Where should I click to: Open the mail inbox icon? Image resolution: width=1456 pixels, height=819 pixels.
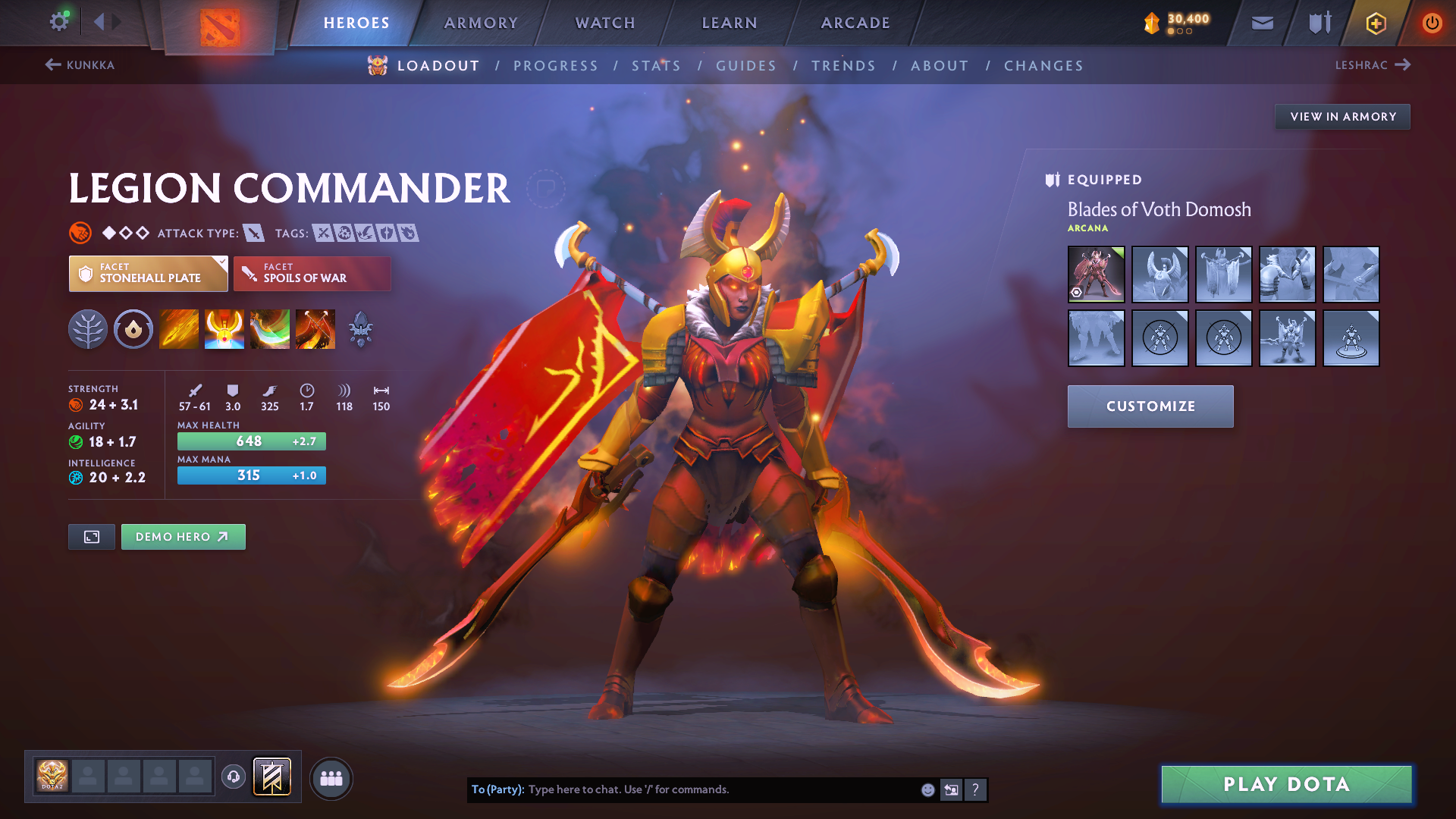tap(1262, 23)
